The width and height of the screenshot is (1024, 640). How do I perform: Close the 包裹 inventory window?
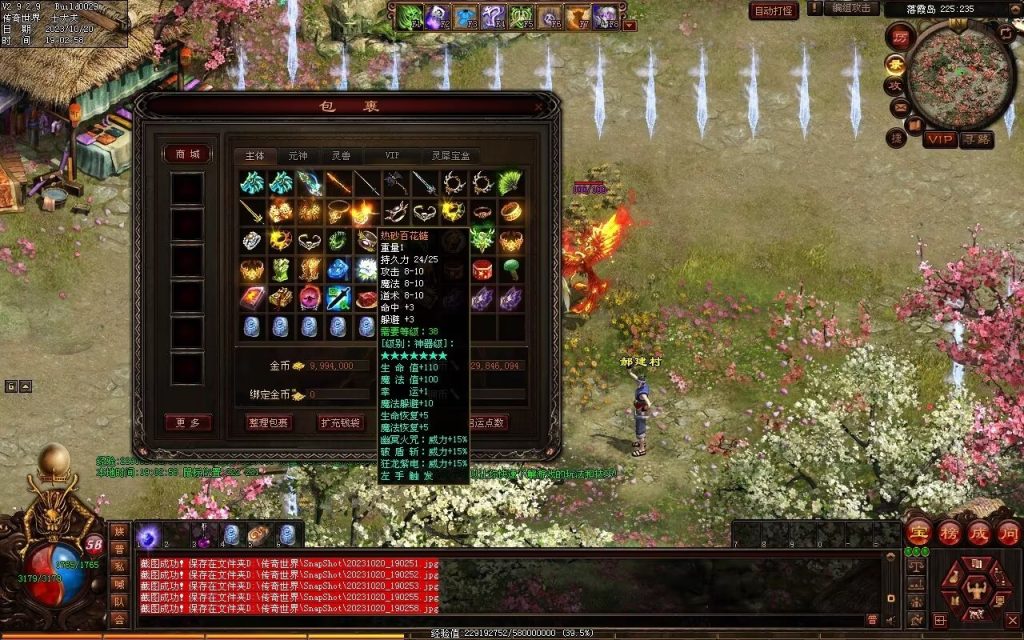[539, 107]
